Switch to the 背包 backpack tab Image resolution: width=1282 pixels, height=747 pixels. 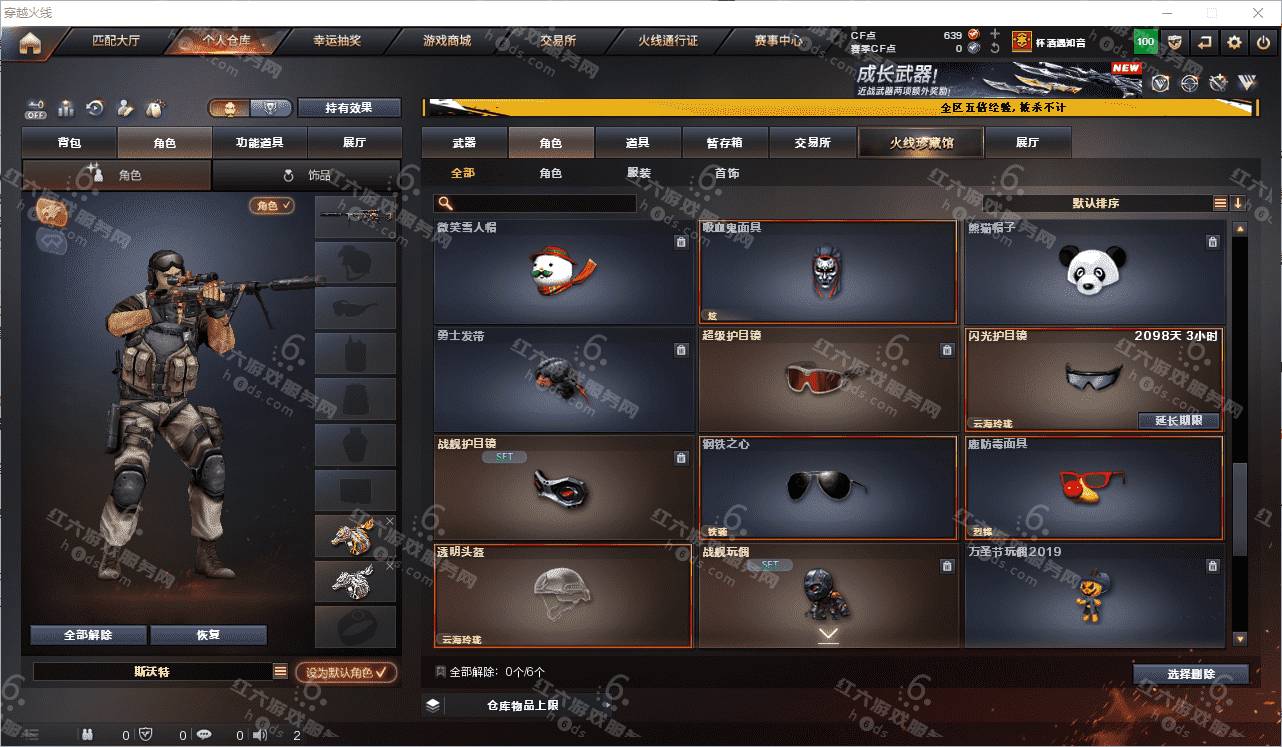coord(69,143)
